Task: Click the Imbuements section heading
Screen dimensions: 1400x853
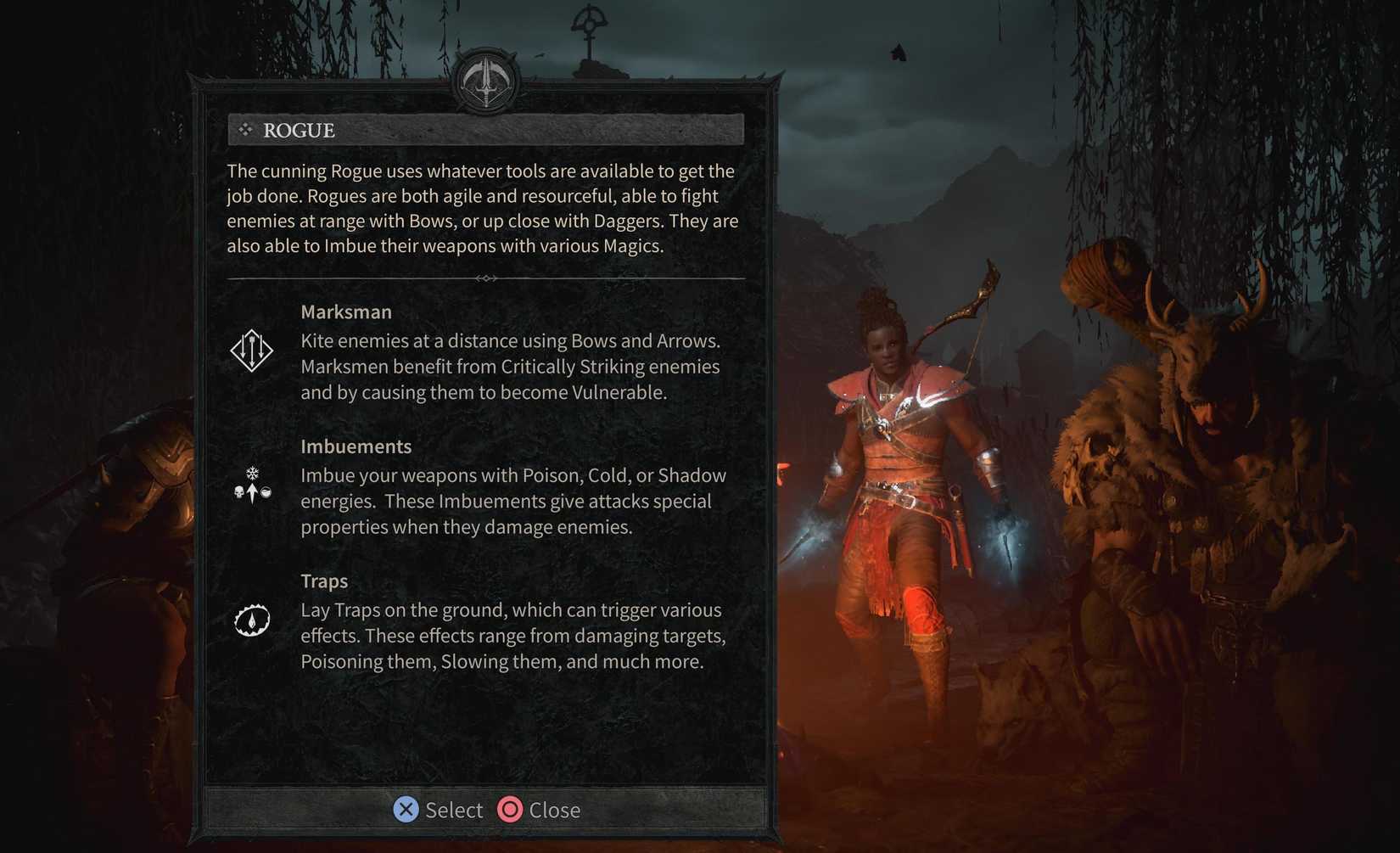Action: coord(356,446)
